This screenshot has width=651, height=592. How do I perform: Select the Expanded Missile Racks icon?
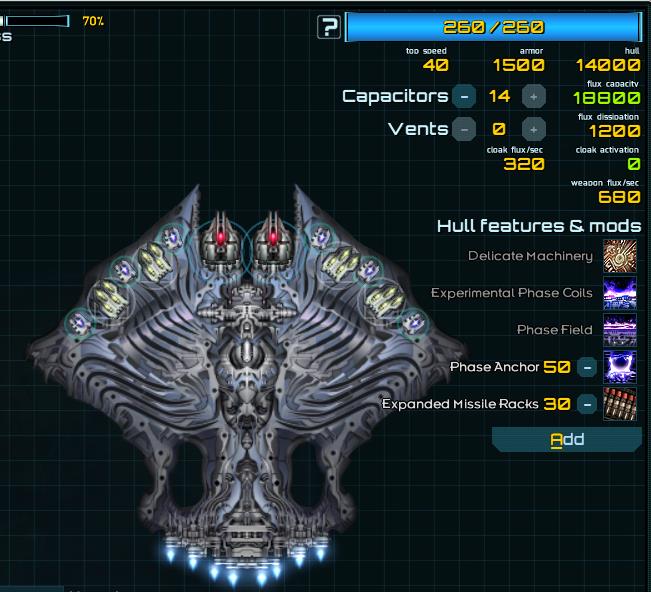pyautogui.click(x=620, y=404)
